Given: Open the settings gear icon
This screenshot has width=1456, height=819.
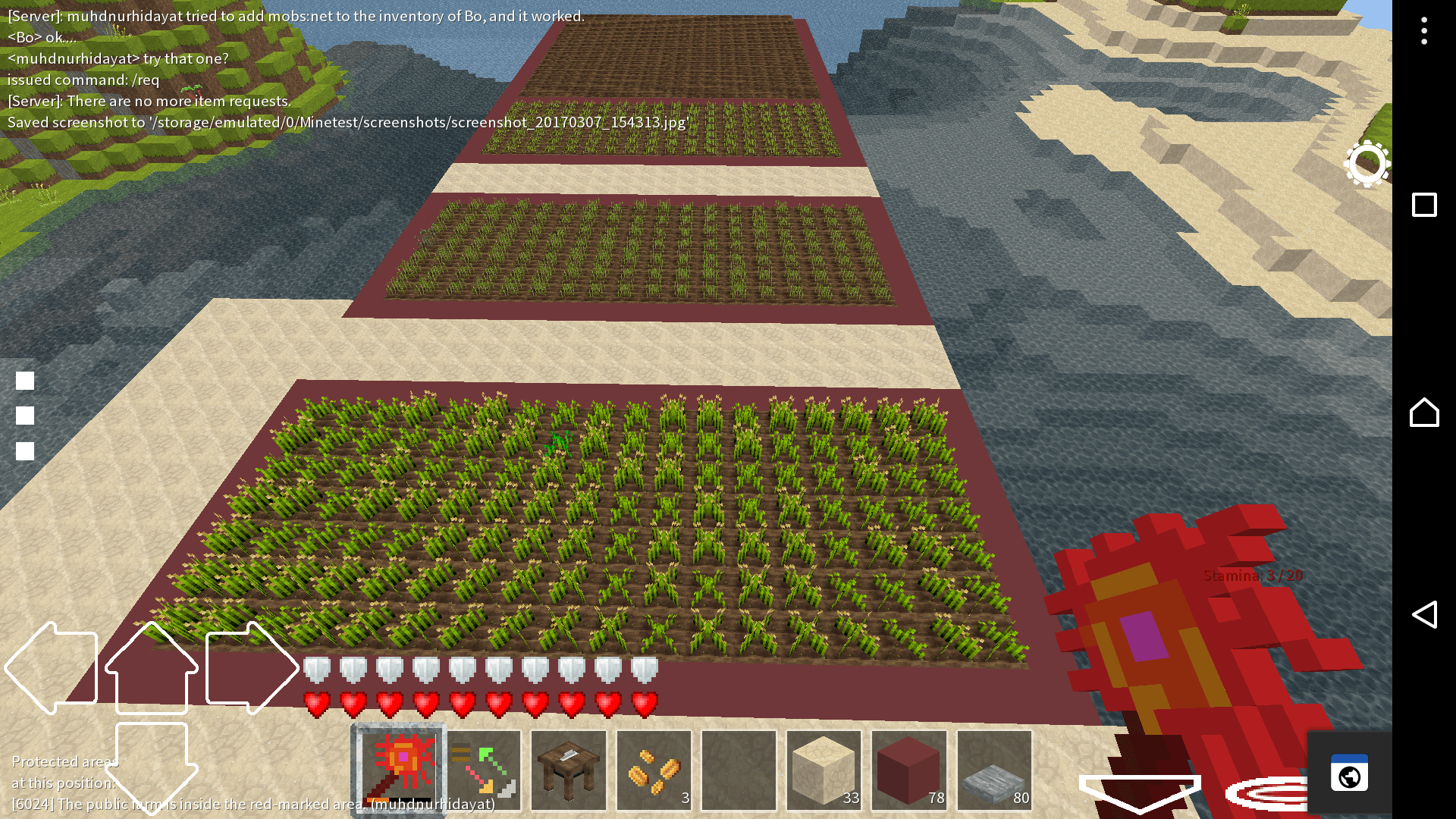Looking at the screenshot, I should click(x=1367, y=163).
